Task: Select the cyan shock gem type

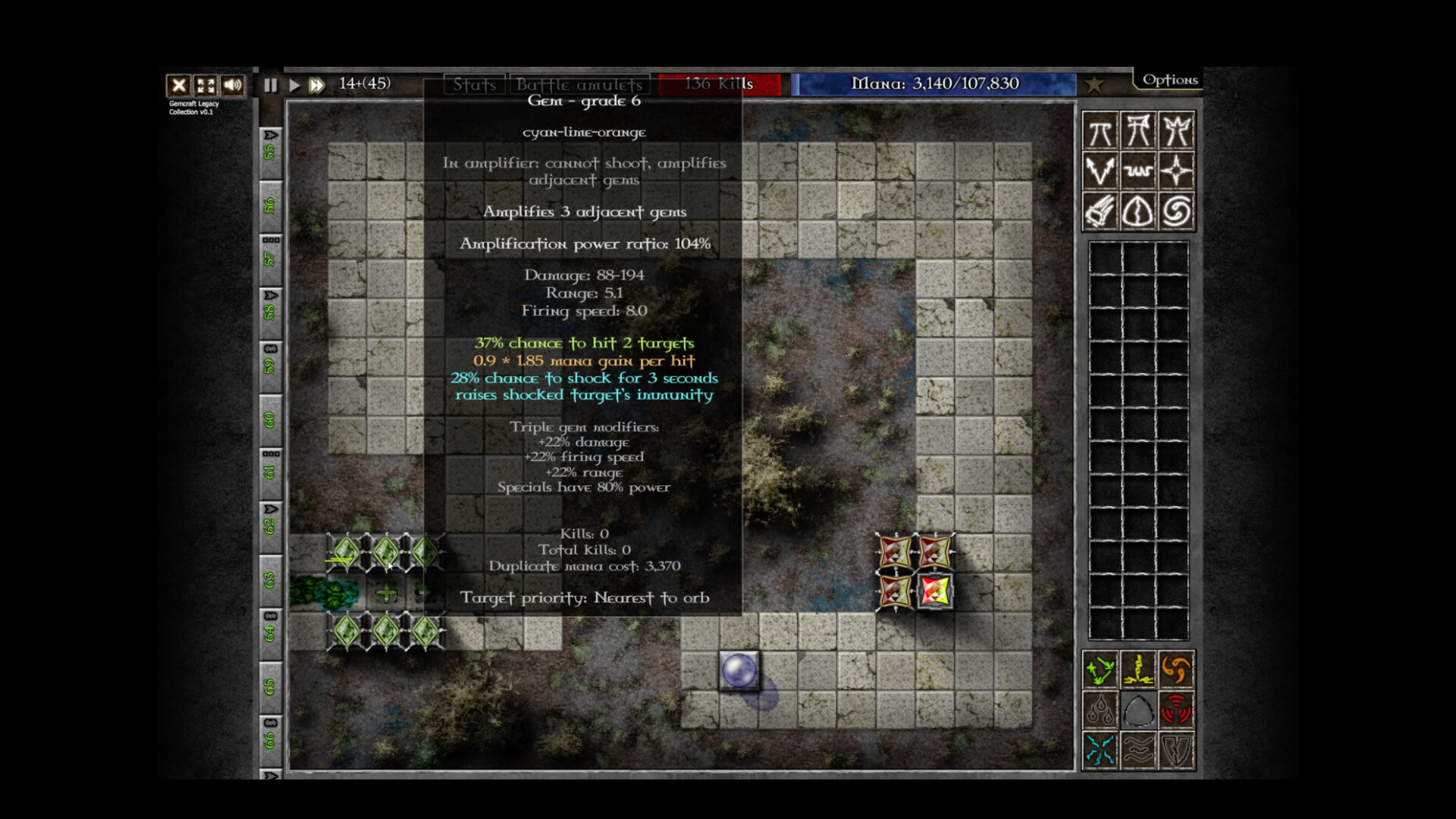Action: click(1100, 749)
